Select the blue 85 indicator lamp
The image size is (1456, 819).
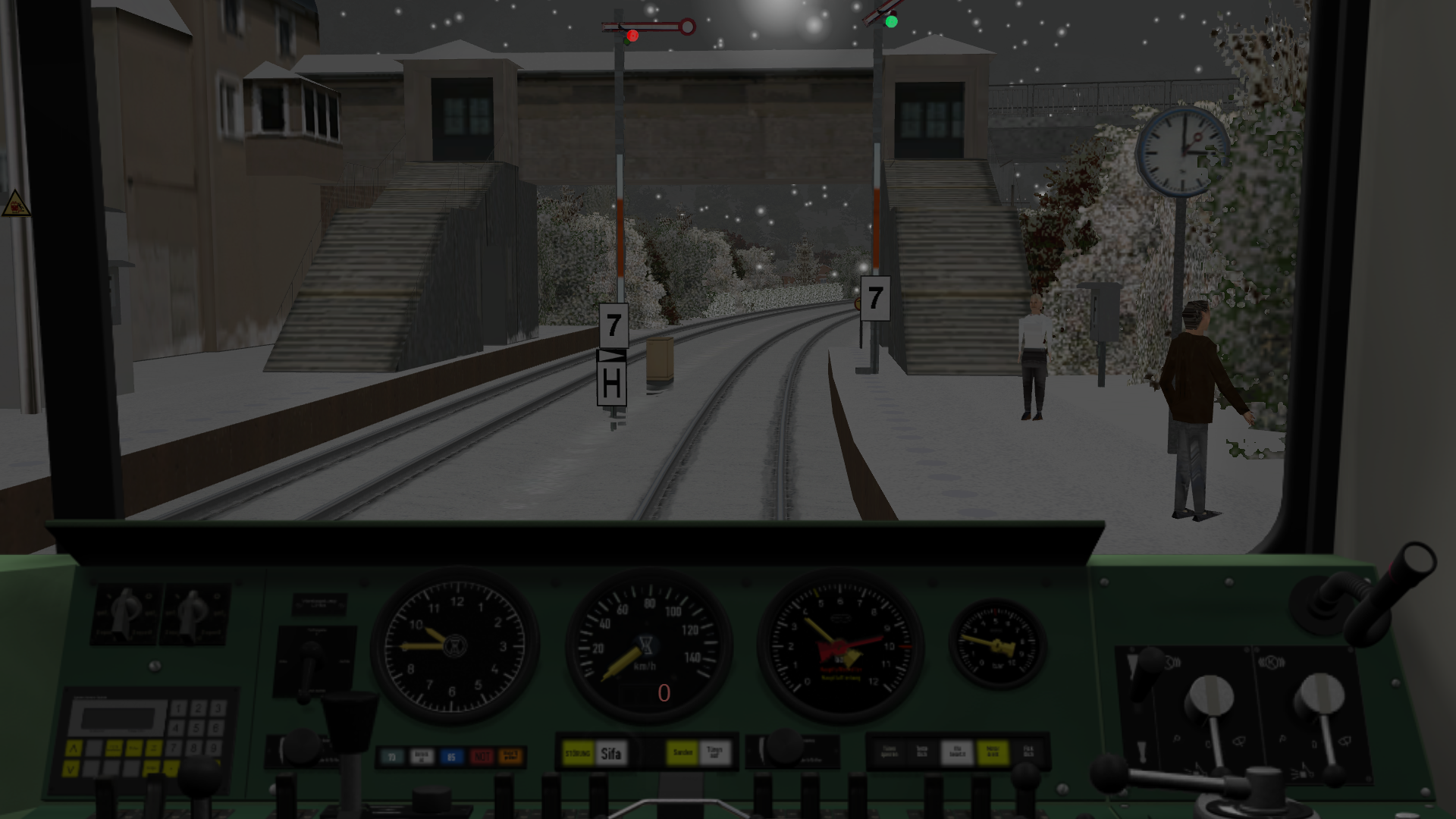click(x=451, y=756)
